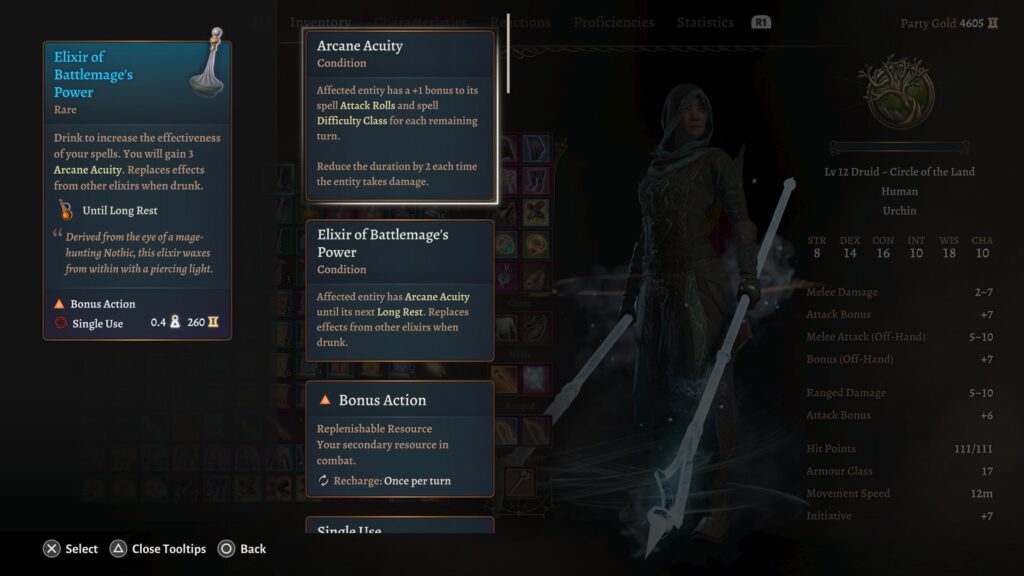The width and height of the screenshot is (1024, 576).
Task: Open the Proficiencies tab
Action: point(614,22)
